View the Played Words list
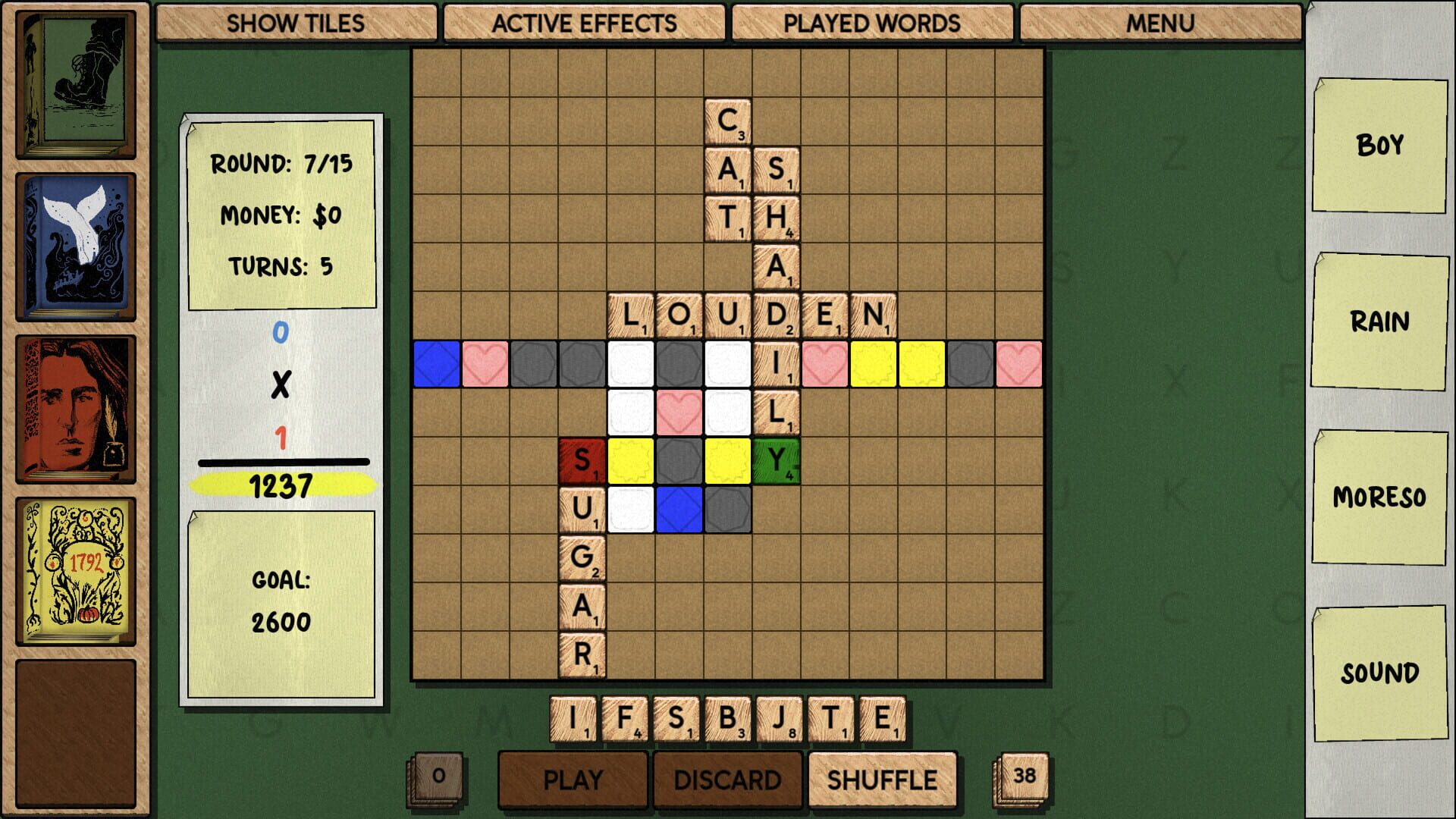The height and width of the screenshot is (819, 1456). pyautogui.click(x=872, y=24)
